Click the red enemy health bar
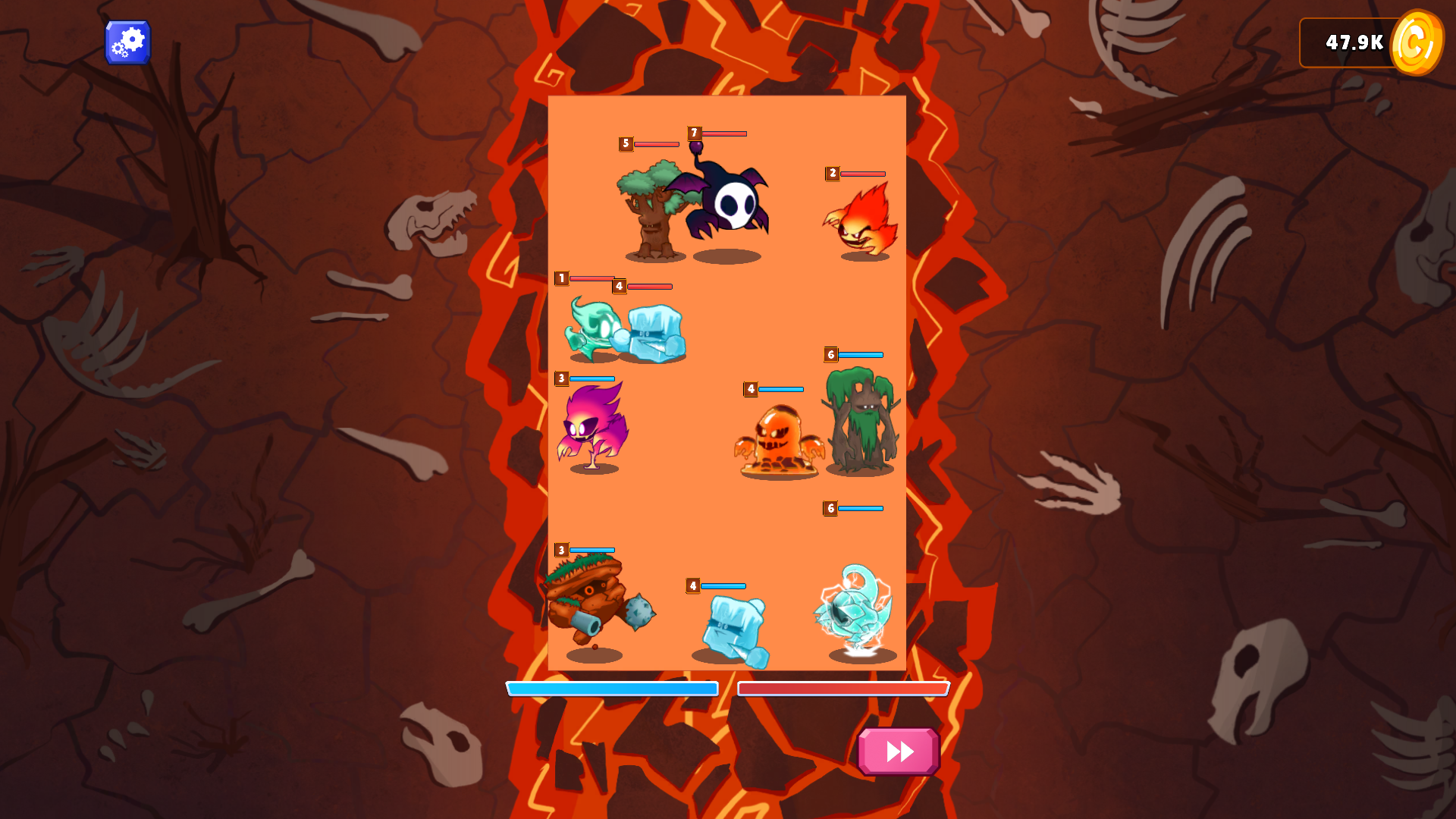 (x=843, y=689)
